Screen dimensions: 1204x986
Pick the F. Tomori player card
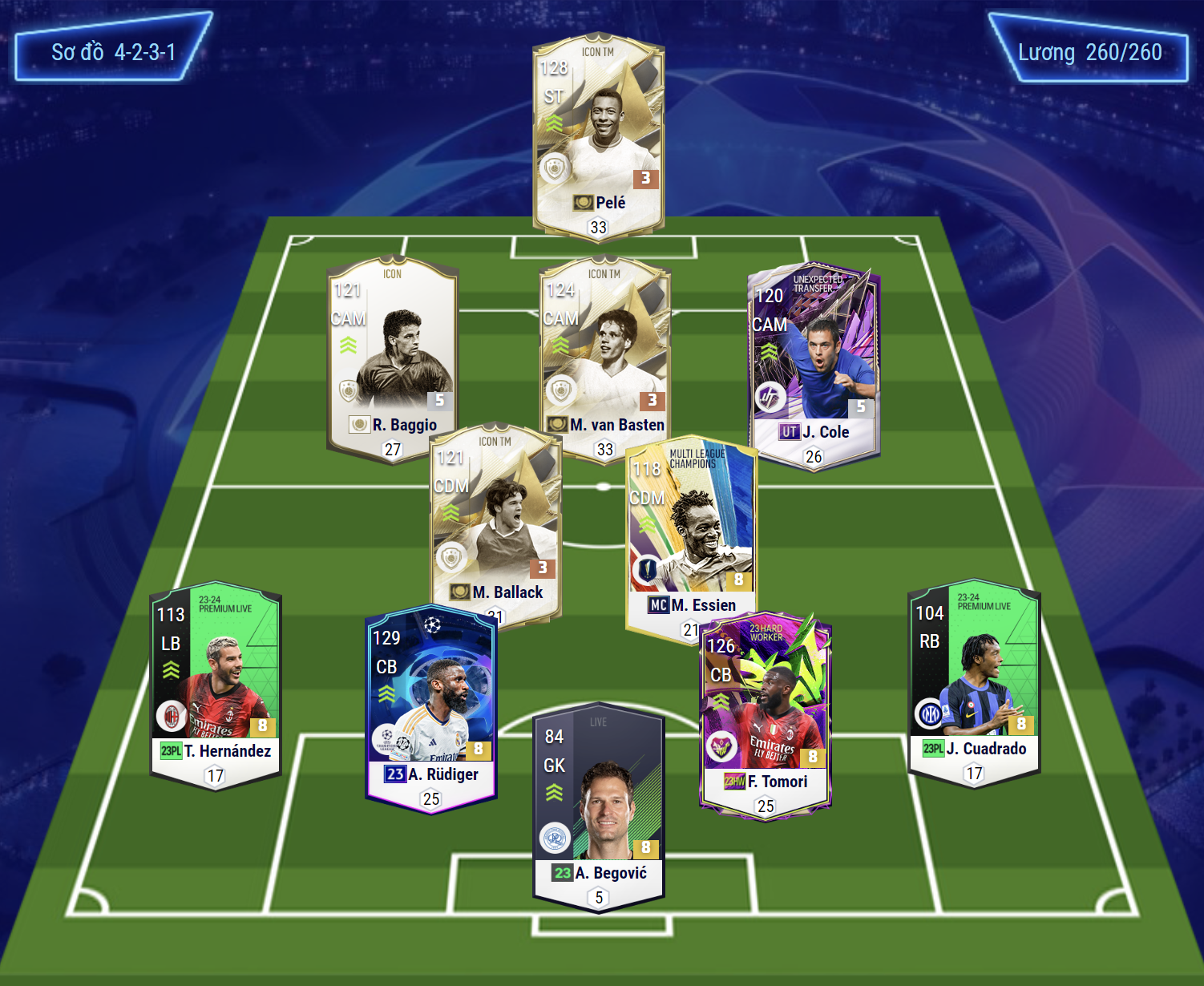pyautogui.click(x=765, y=713)
